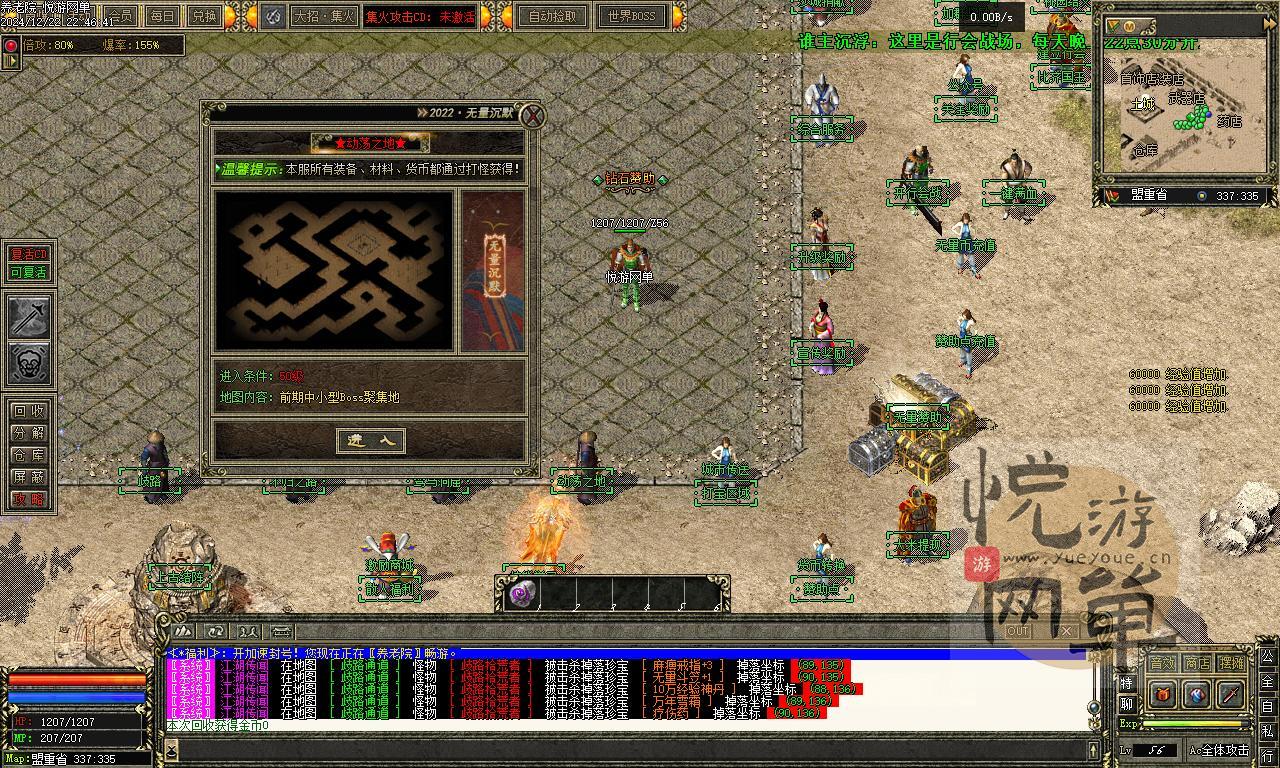
Task: Open the 商店 shop
Action: pyautogui.click(x=1197, y=663)
